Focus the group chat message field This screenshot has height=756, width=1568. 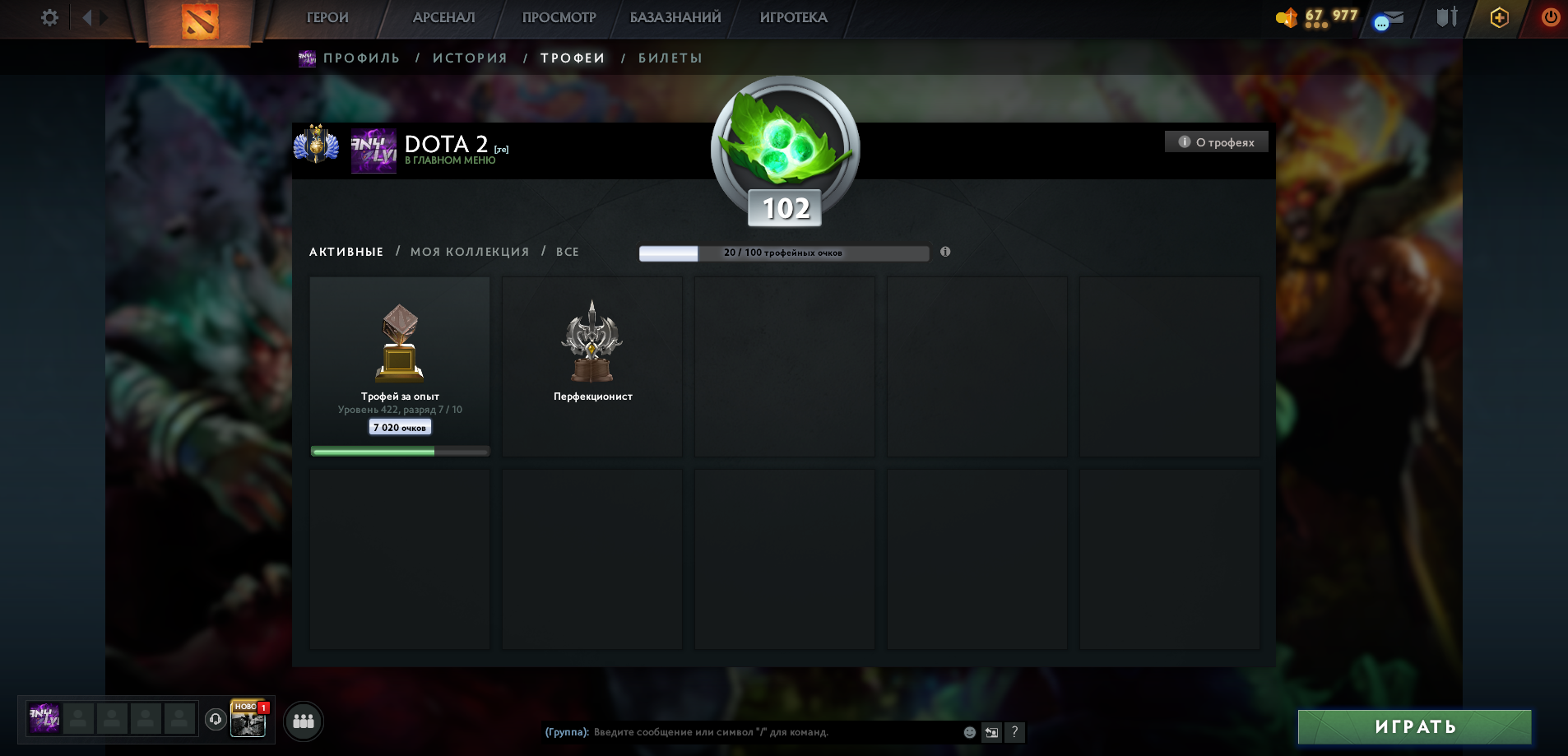(773, 732)
